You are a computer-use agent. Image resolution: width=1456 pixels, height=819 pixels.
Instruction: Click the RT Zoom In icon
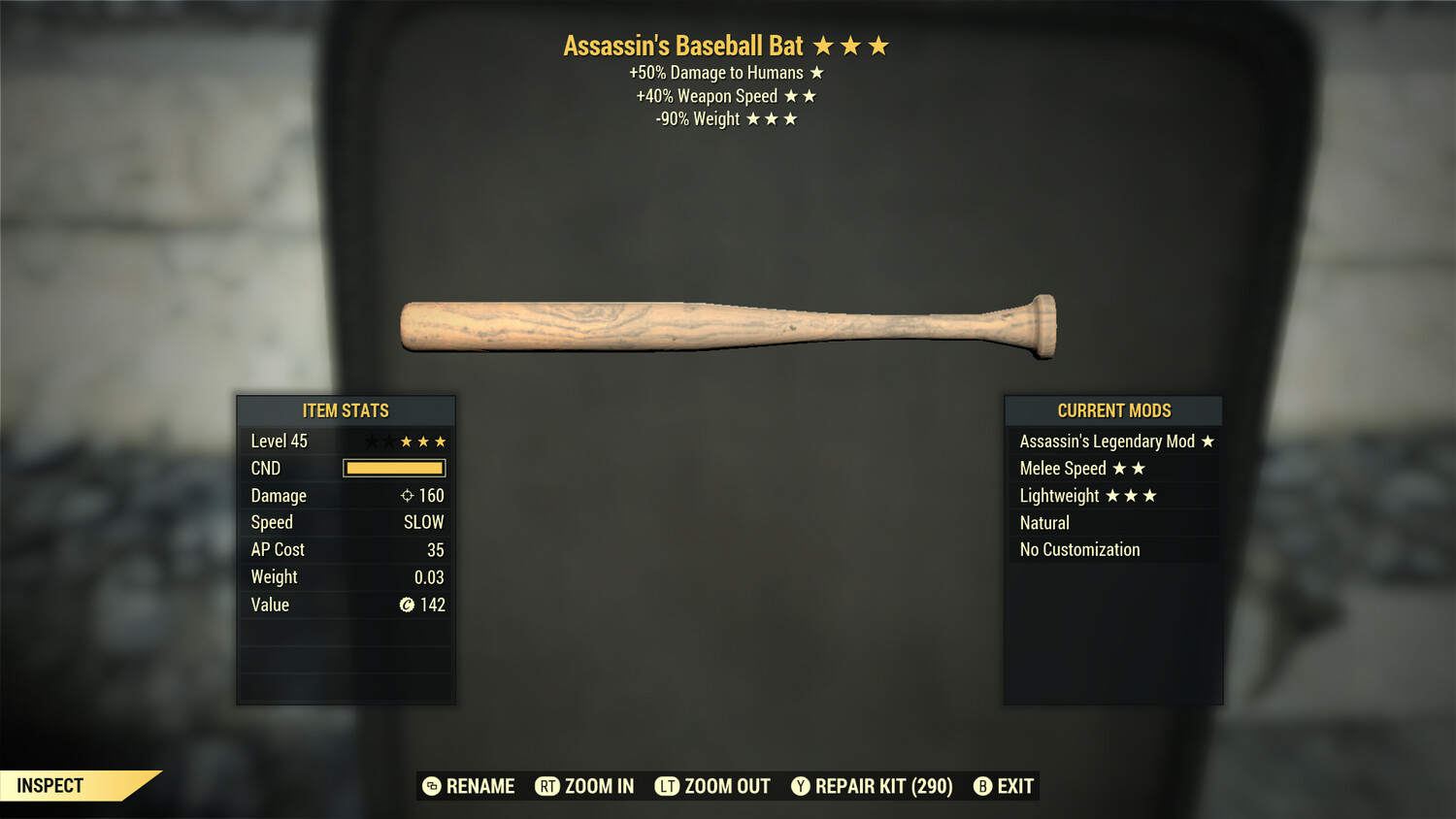pyautogui.click(x=548, y=786)
